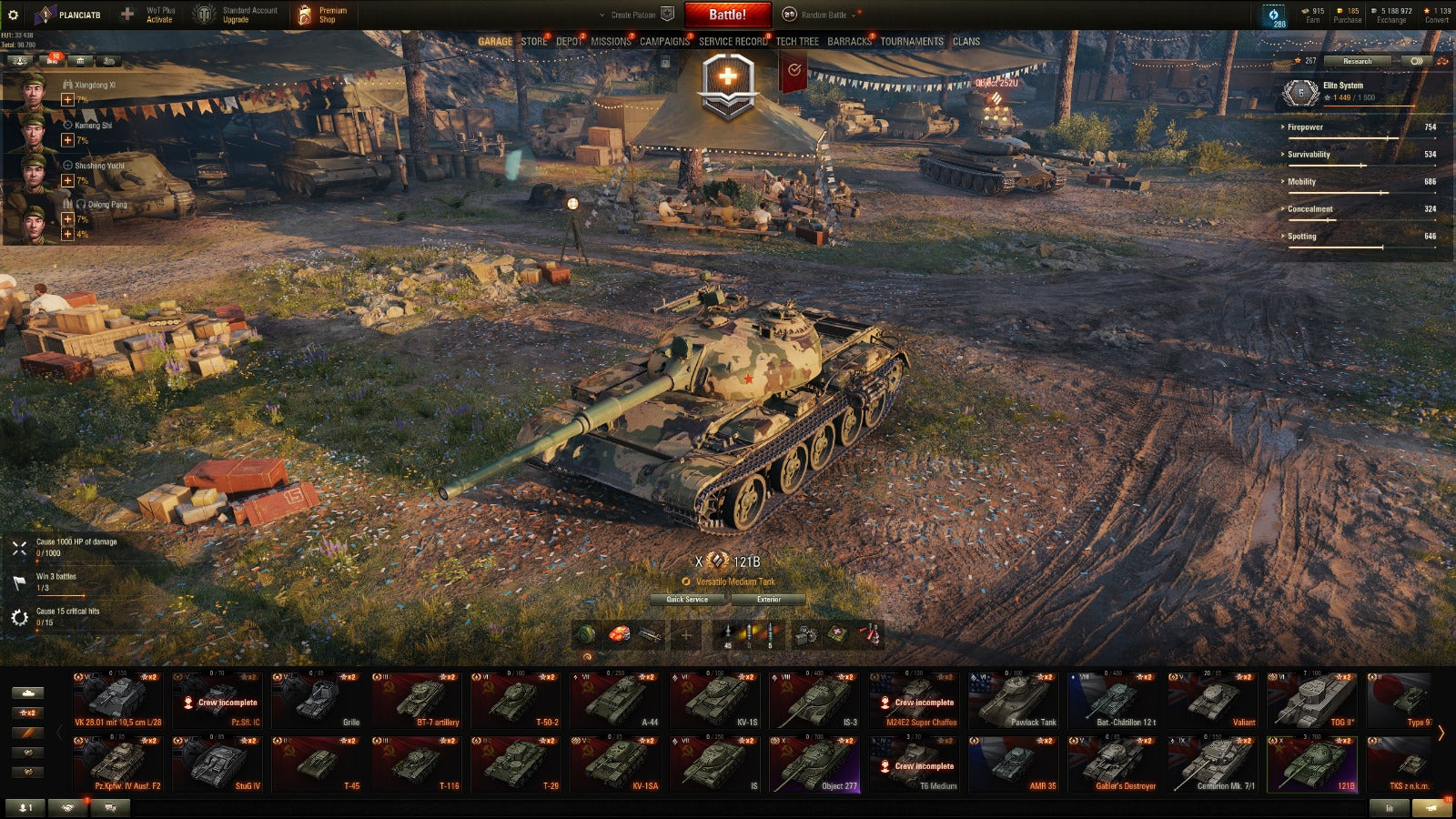The image size is (1456, 819).
Task: Open the Service Record tab
Action: (733, 42)
